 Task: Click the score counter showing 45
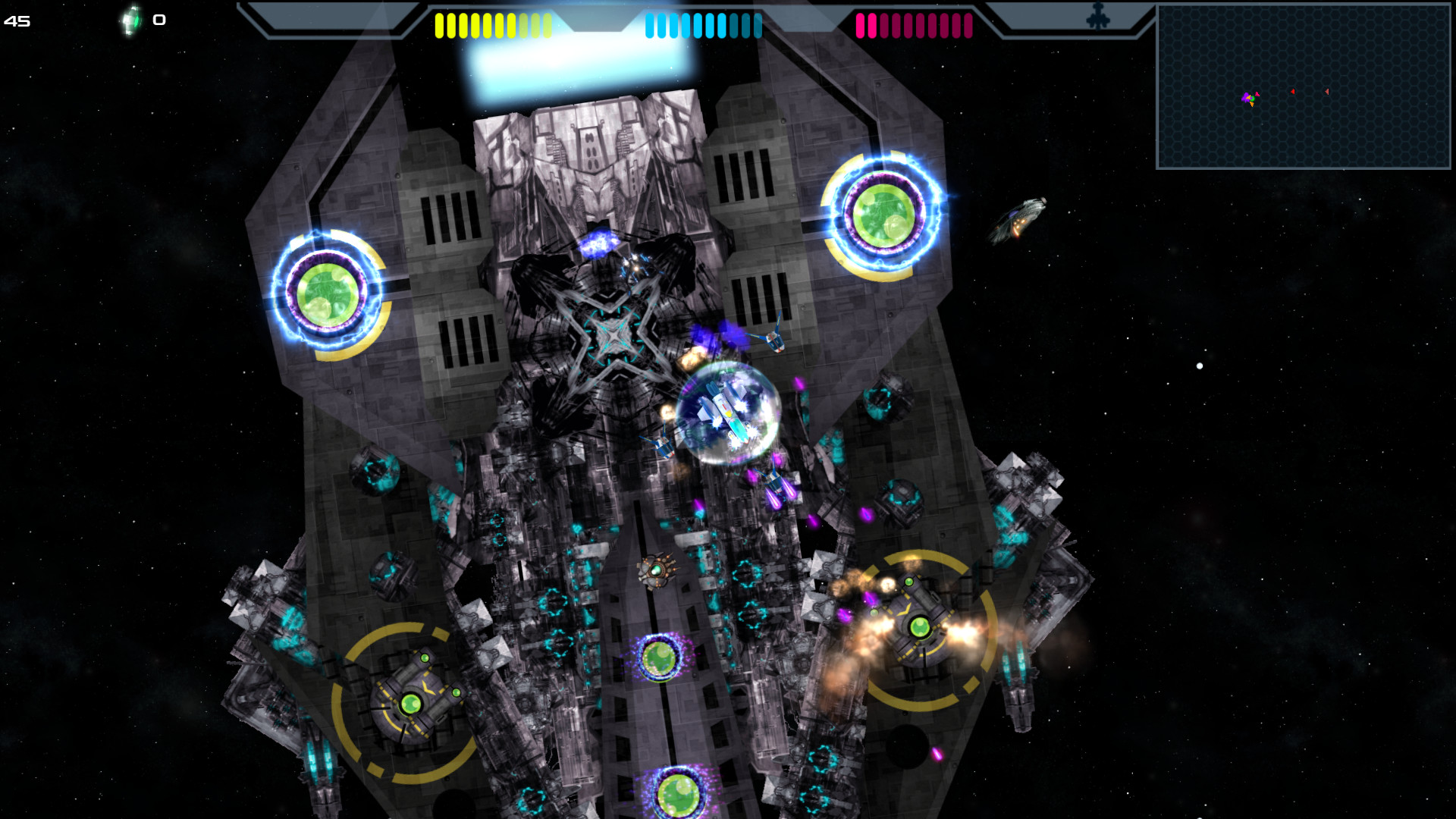click(x=17, y=21)
